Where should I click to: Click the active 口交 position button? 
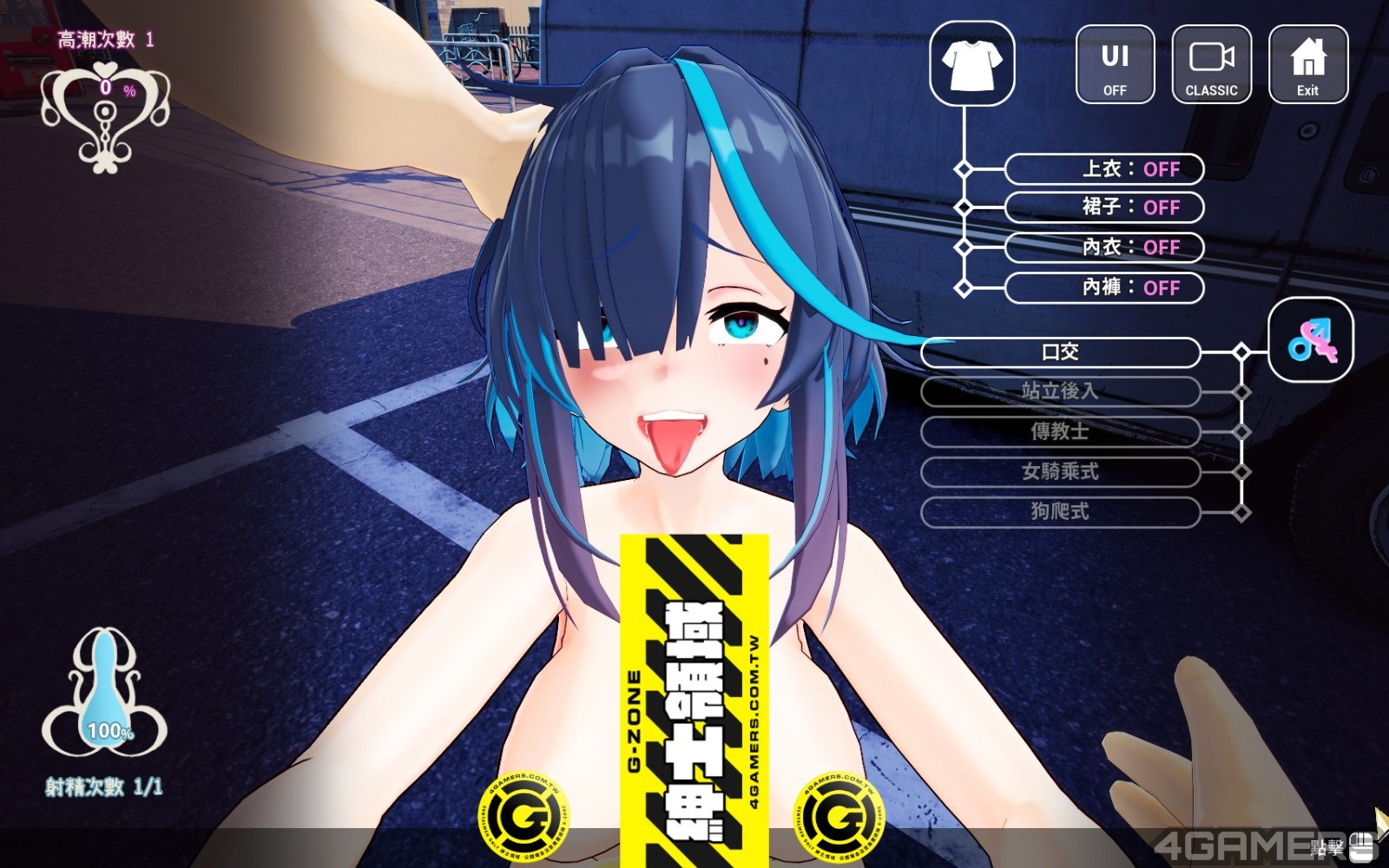point(1059,352)
